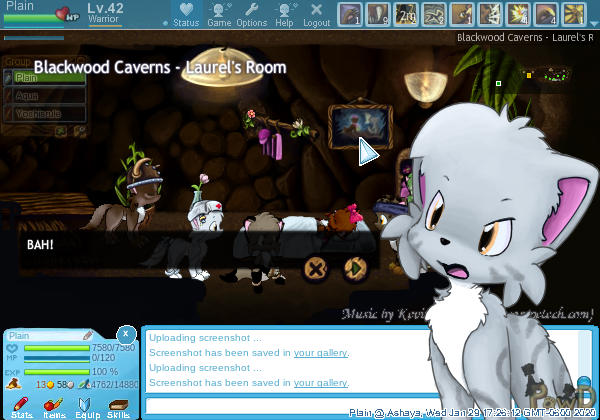
Task: Close the character status panel
Action: (x=126, y=333)
